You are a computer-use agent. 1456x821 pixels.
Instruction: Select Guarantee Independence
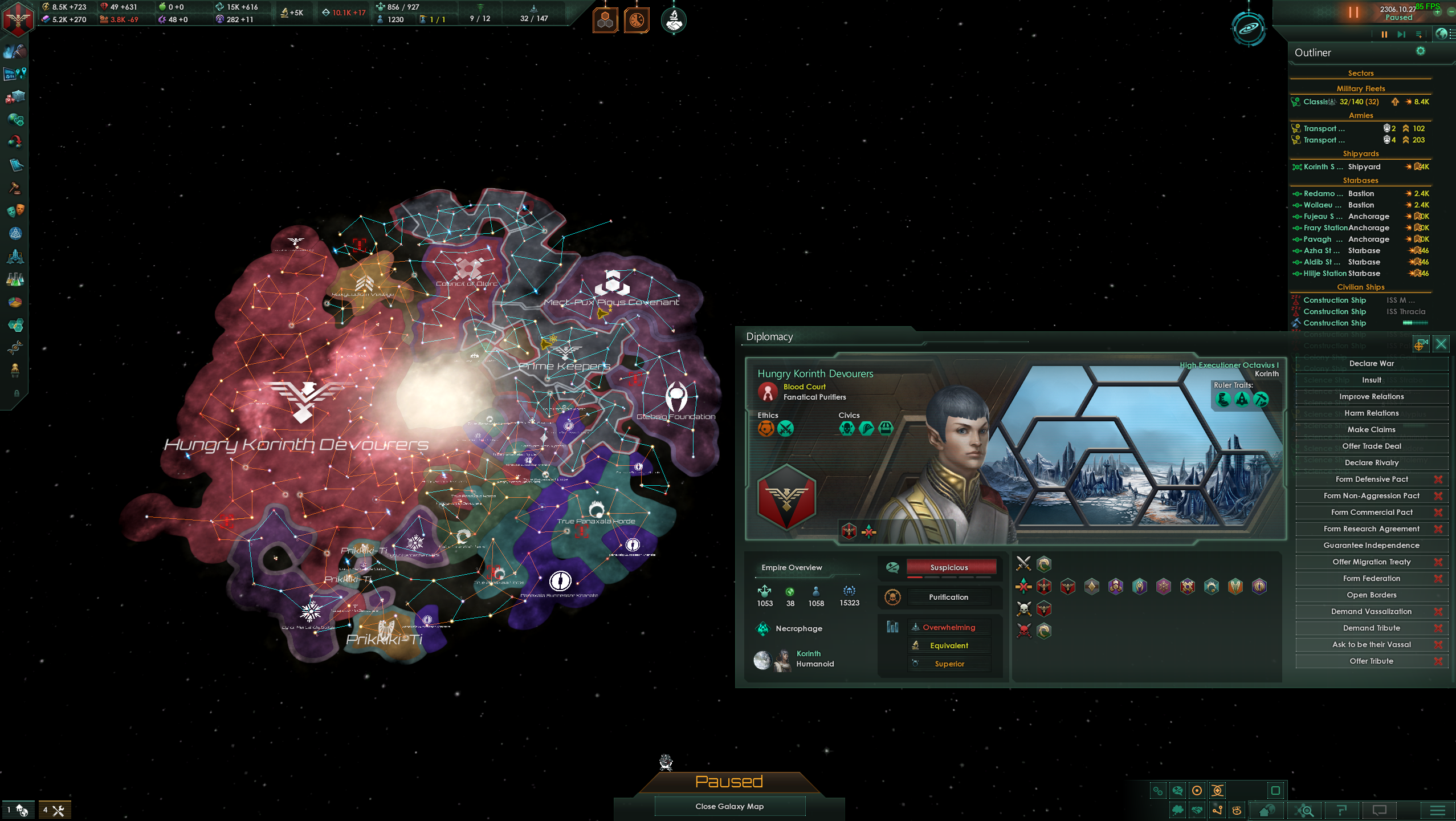point(1371,546)
